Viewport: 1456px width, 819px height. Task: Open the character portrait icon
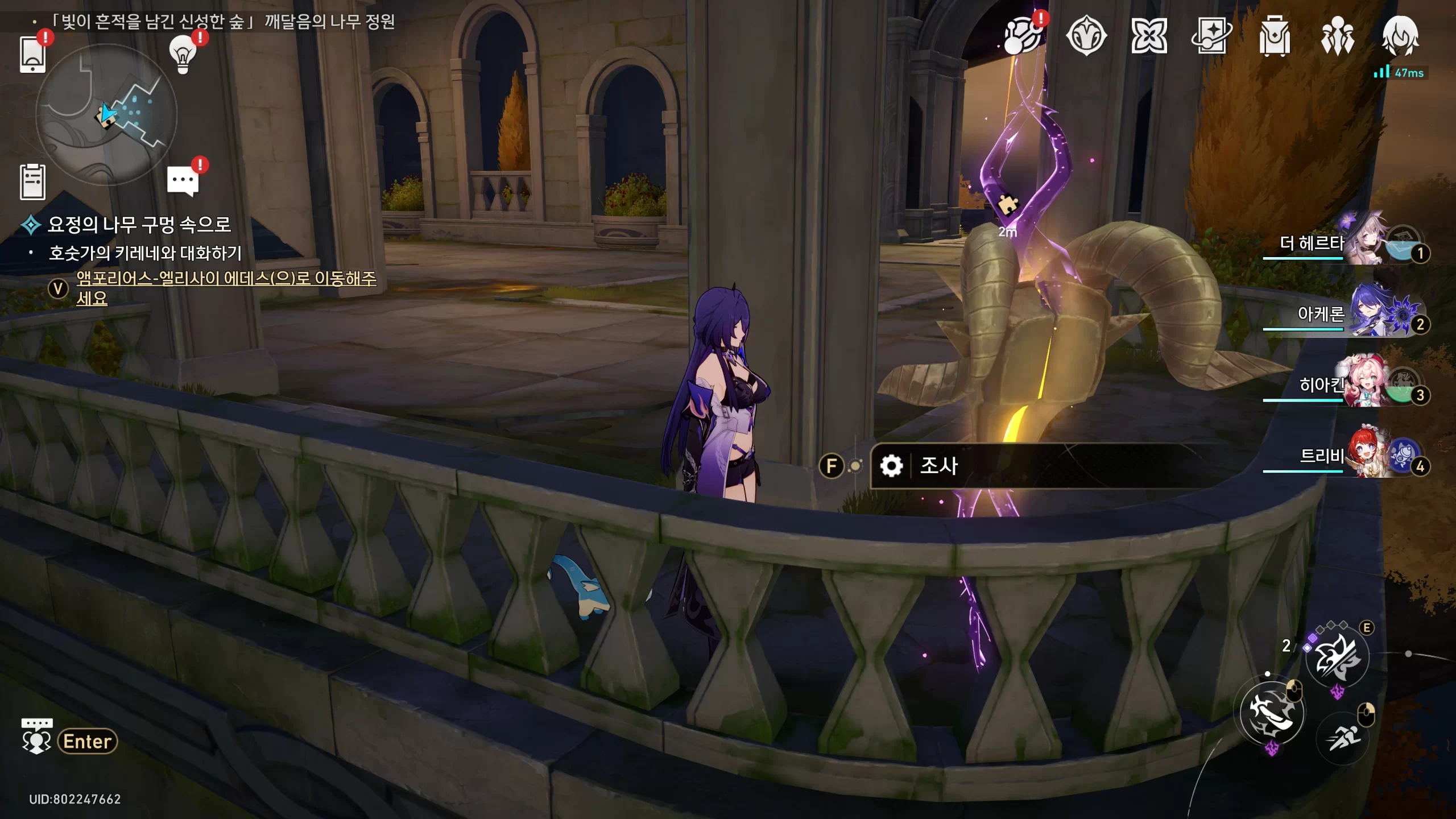[x=1400, y=36]
